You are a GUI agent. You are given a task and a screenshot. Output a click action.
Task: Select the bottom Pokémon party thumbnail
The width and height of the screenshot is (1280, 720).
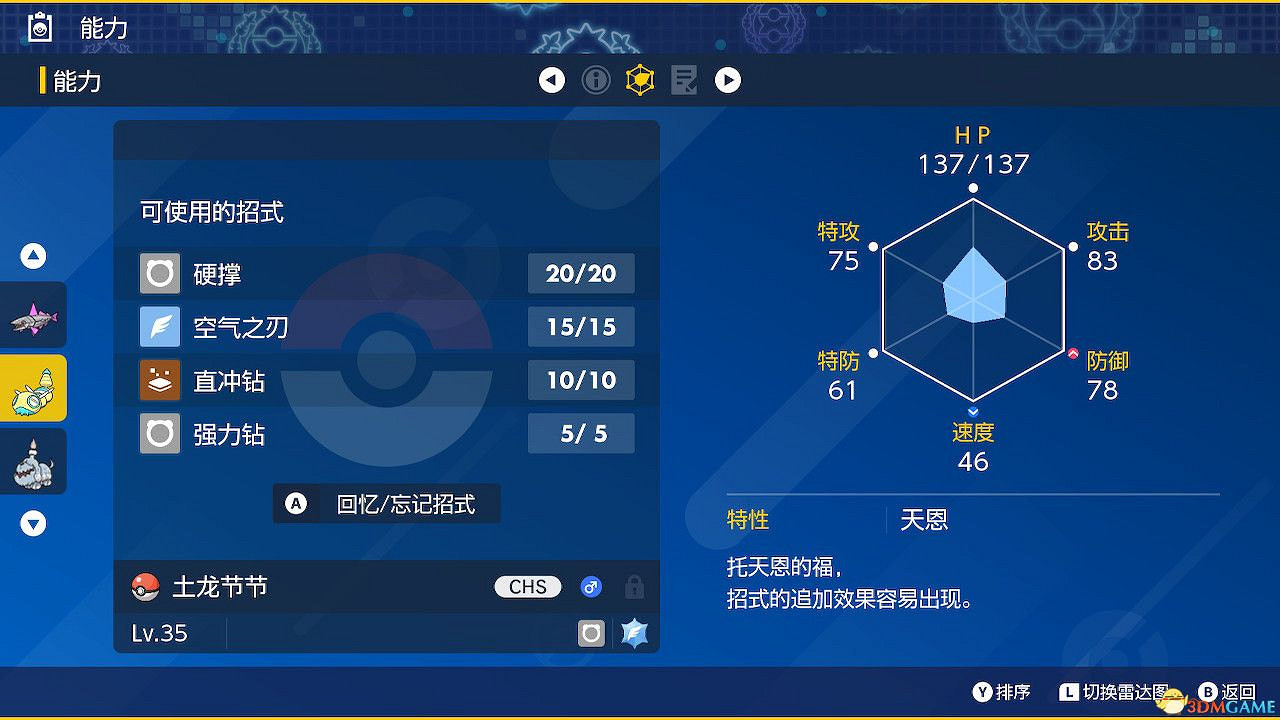[x=33, y=461]
